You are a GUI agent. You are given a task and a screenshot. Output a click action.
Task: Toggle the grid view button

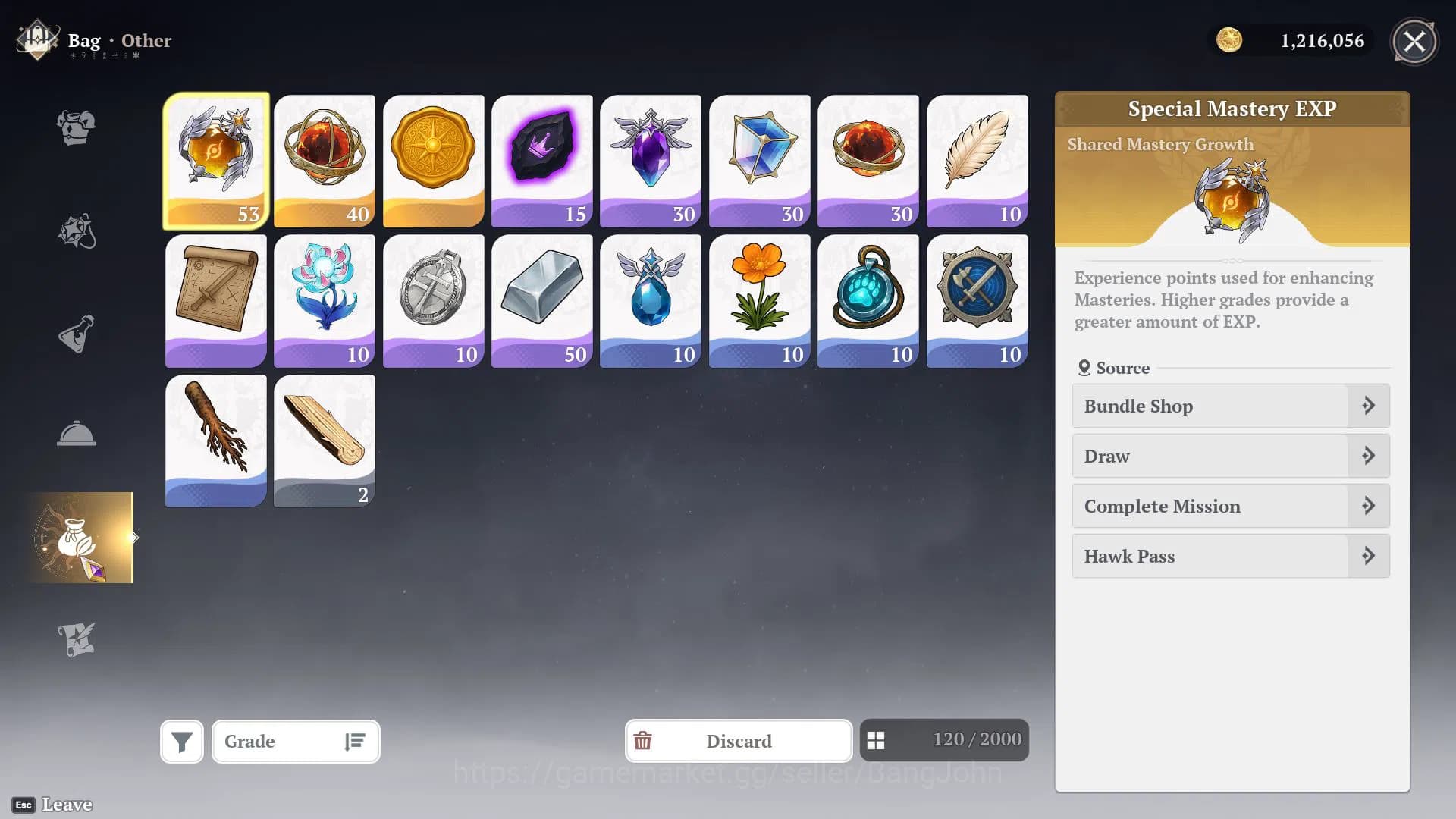tap(876, 741)
